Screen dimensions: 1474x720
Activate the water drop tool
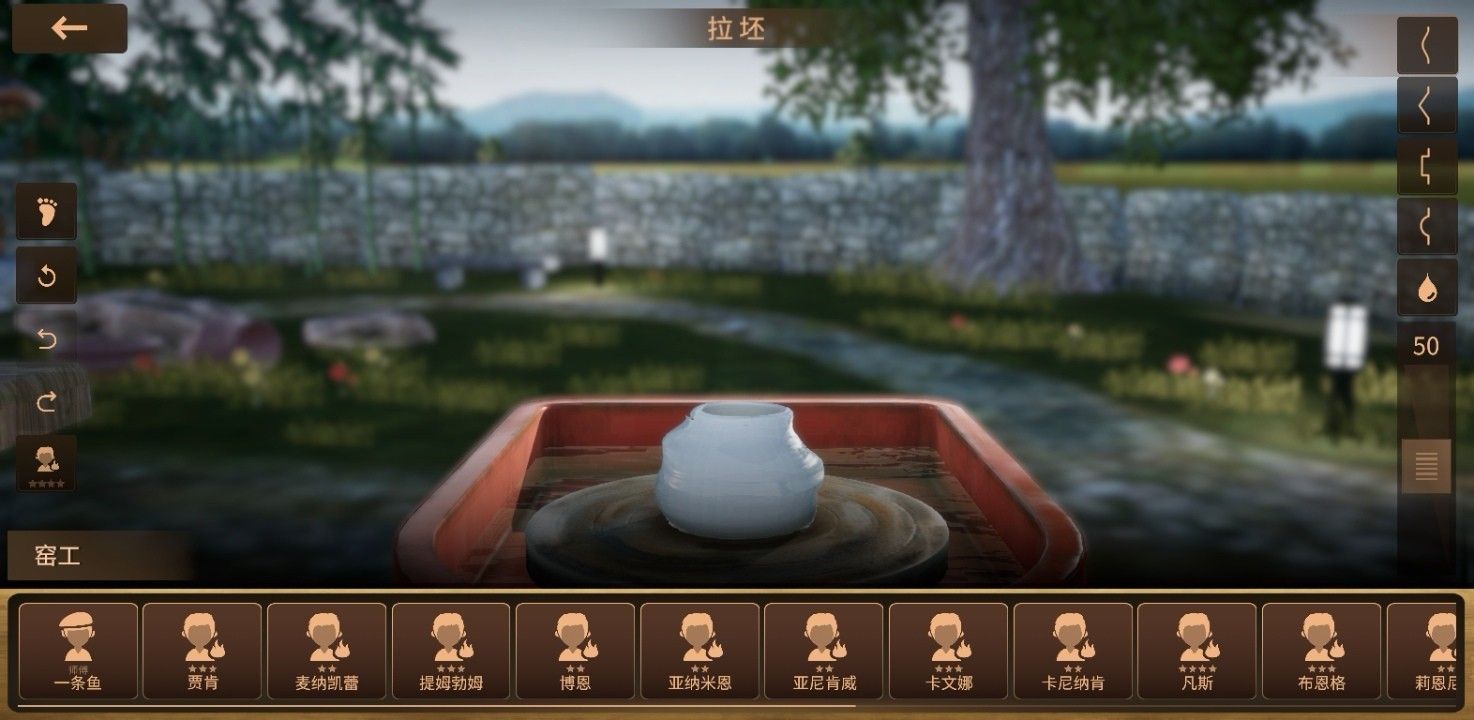pos(1428,289)
